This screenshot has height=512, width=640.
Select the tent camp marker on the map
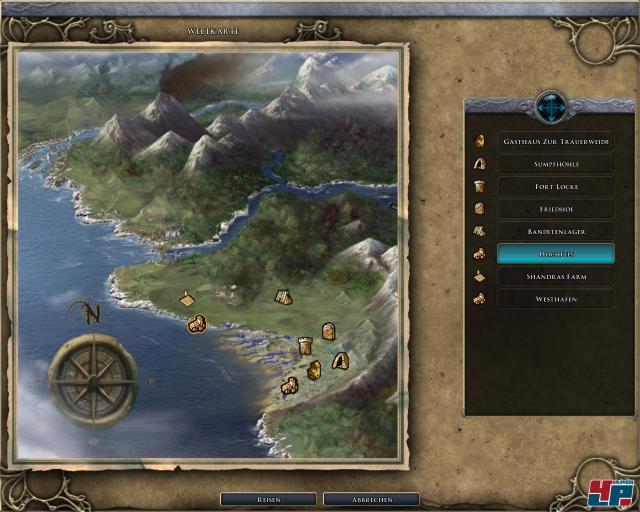pos(282,296)
